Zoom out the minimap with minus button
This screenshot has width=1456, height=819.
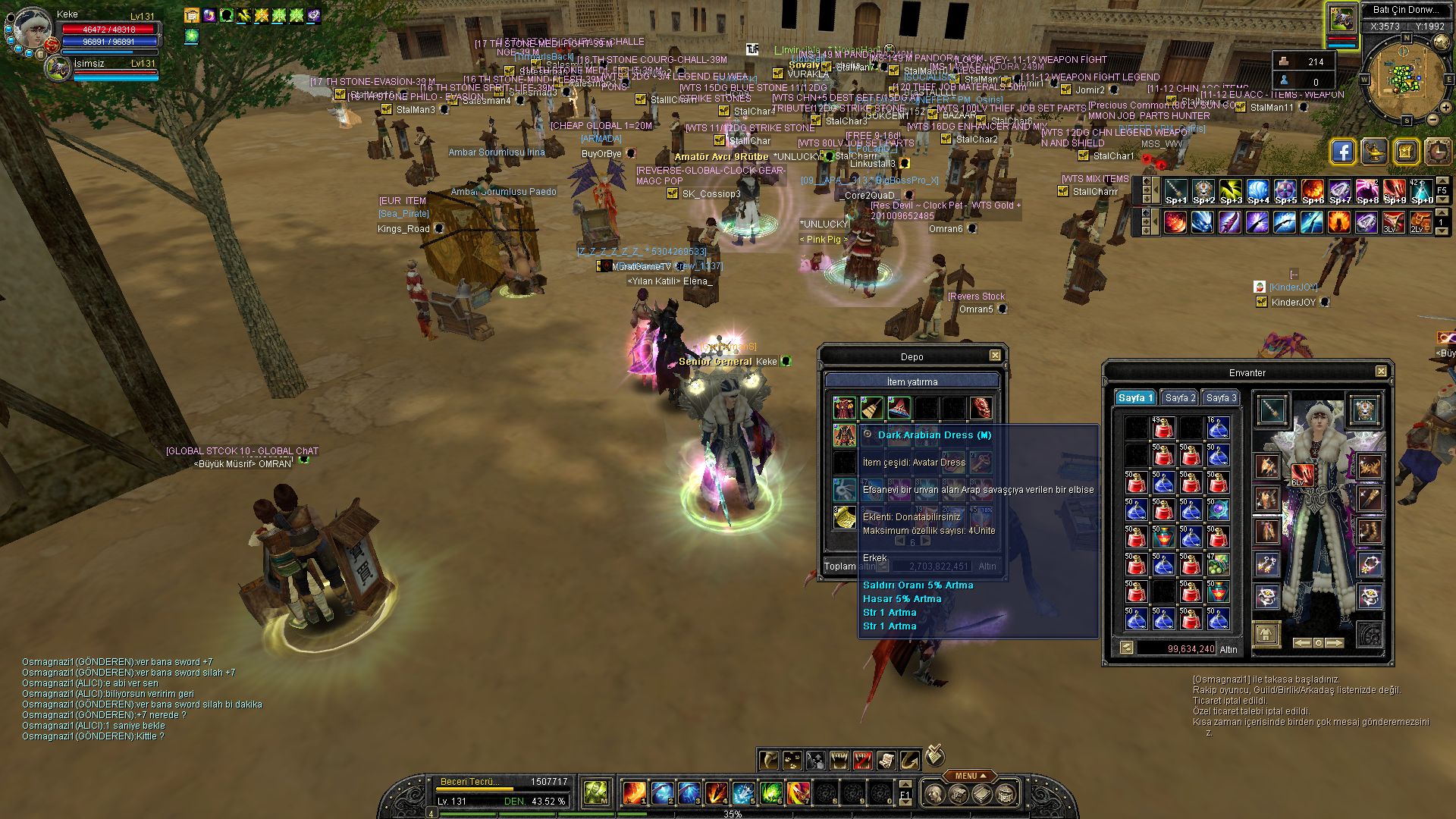tap(1432, 119)
